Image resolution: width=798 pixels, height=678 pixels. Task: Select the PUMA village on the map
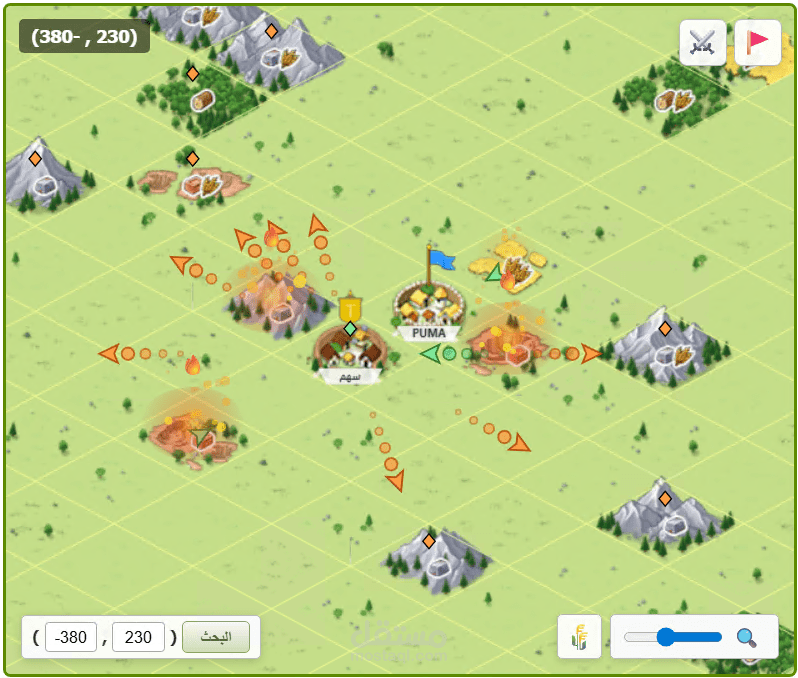pos(428,305)
